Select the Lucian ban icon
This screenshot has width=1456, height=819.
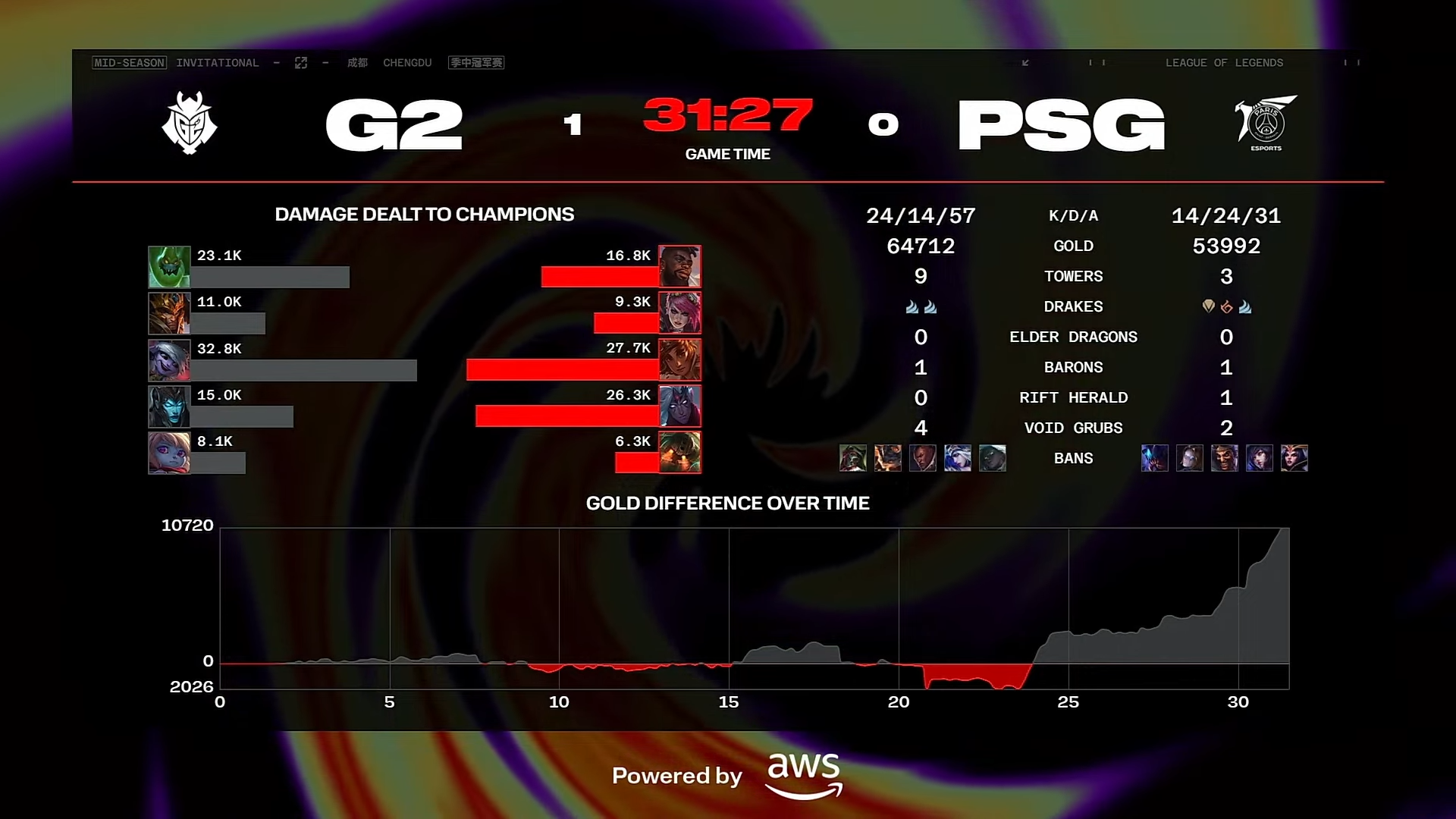(x=923, y=458)
